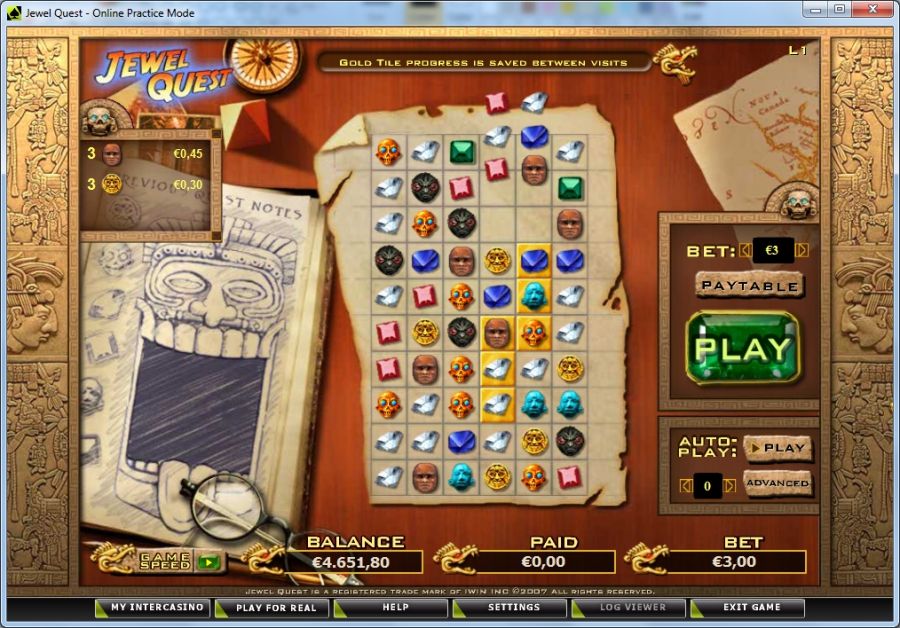Open the Settings menu
Image resolution: width=900 pixels, height=628 pixels.
tap(512, 607)
